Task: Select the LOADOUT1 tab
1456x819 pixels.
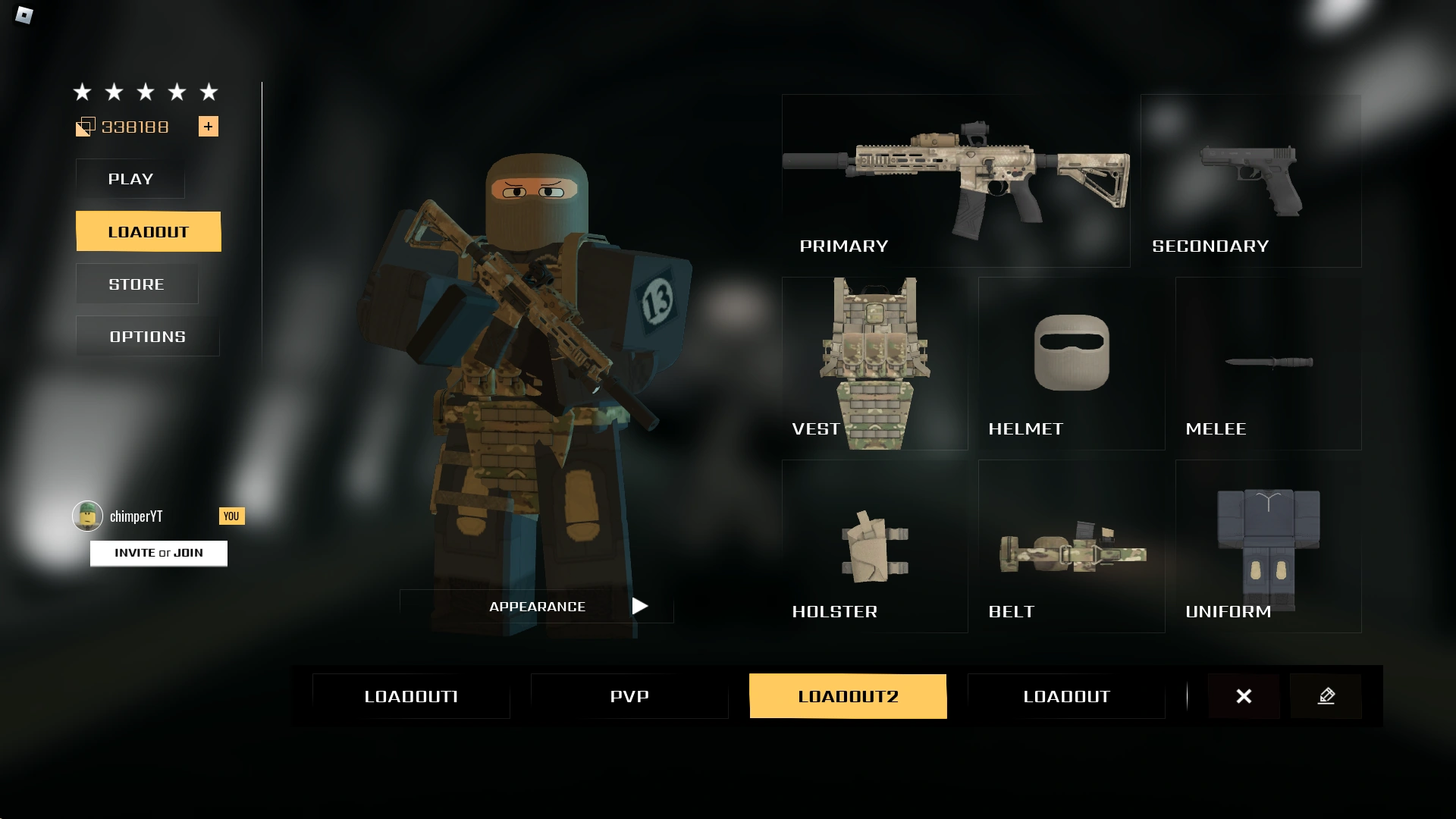Action: (x=410, y=695)
